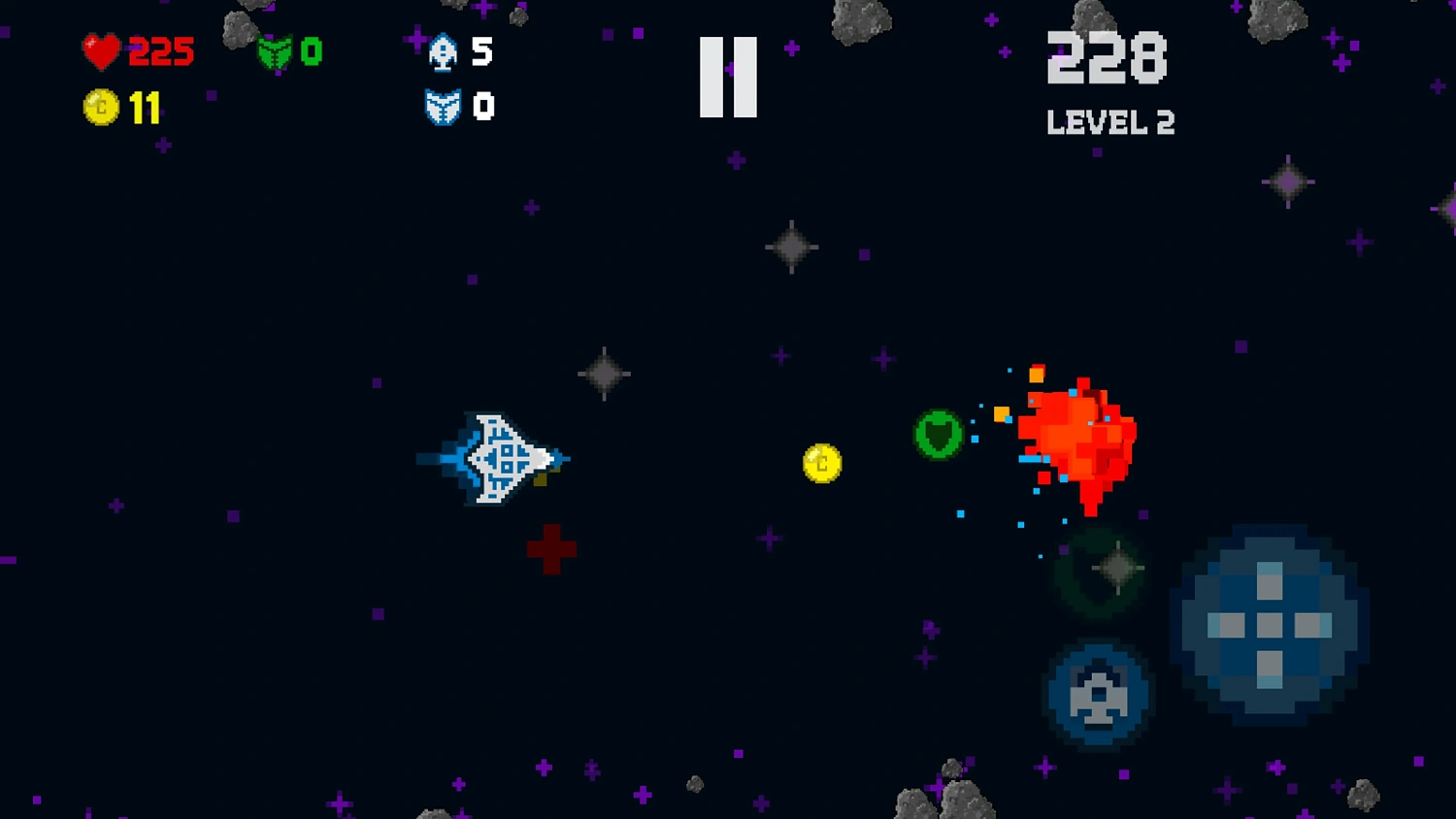Click the score display showing 228
This screenshot has width=1456, height=819.
(1106, 60)
